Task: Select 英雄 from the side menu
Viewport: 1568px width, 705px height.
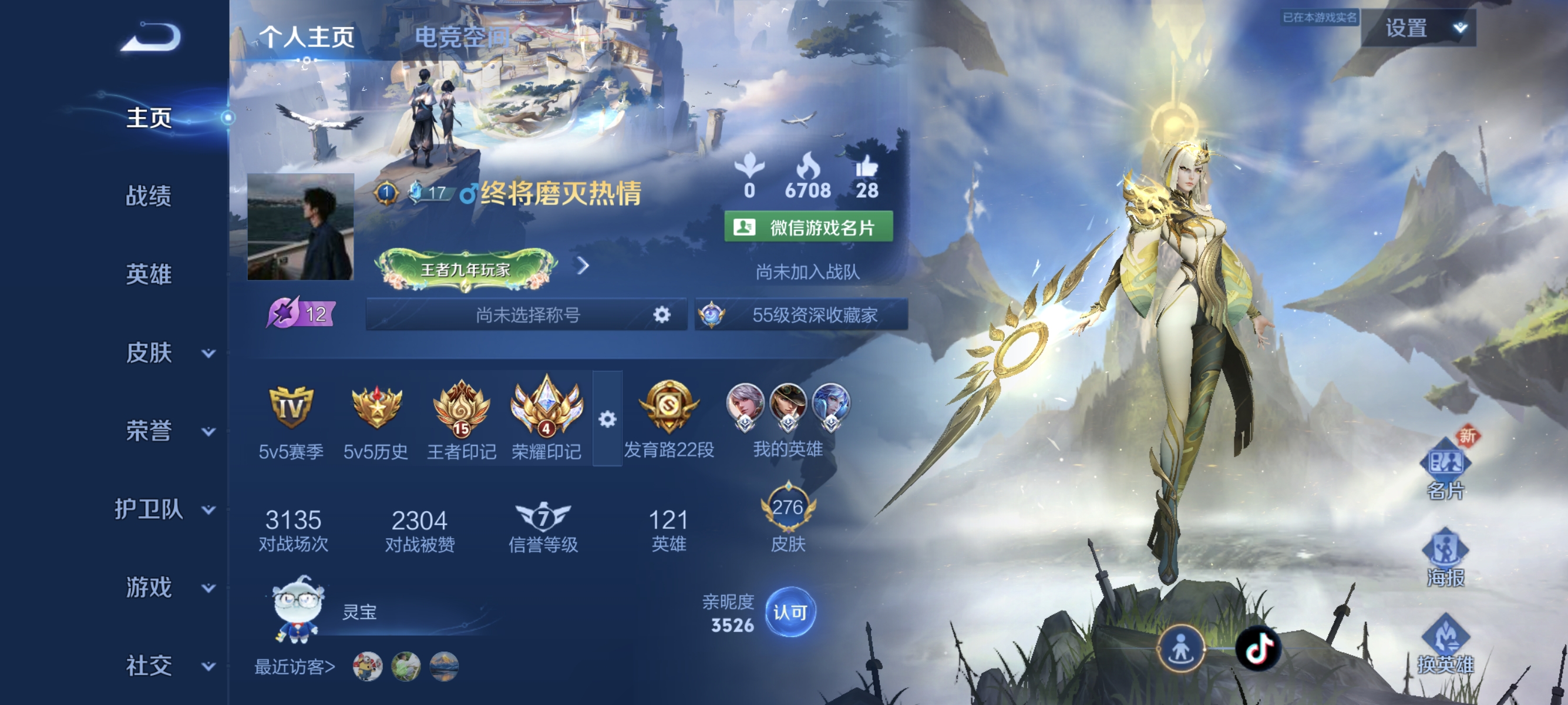Action: pyautogui.click(x=149, y=274)
